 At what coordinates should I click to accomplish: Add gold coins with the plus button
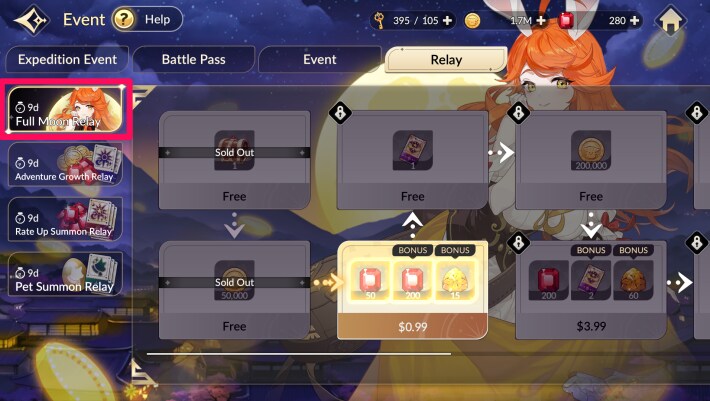coord(541,20)
